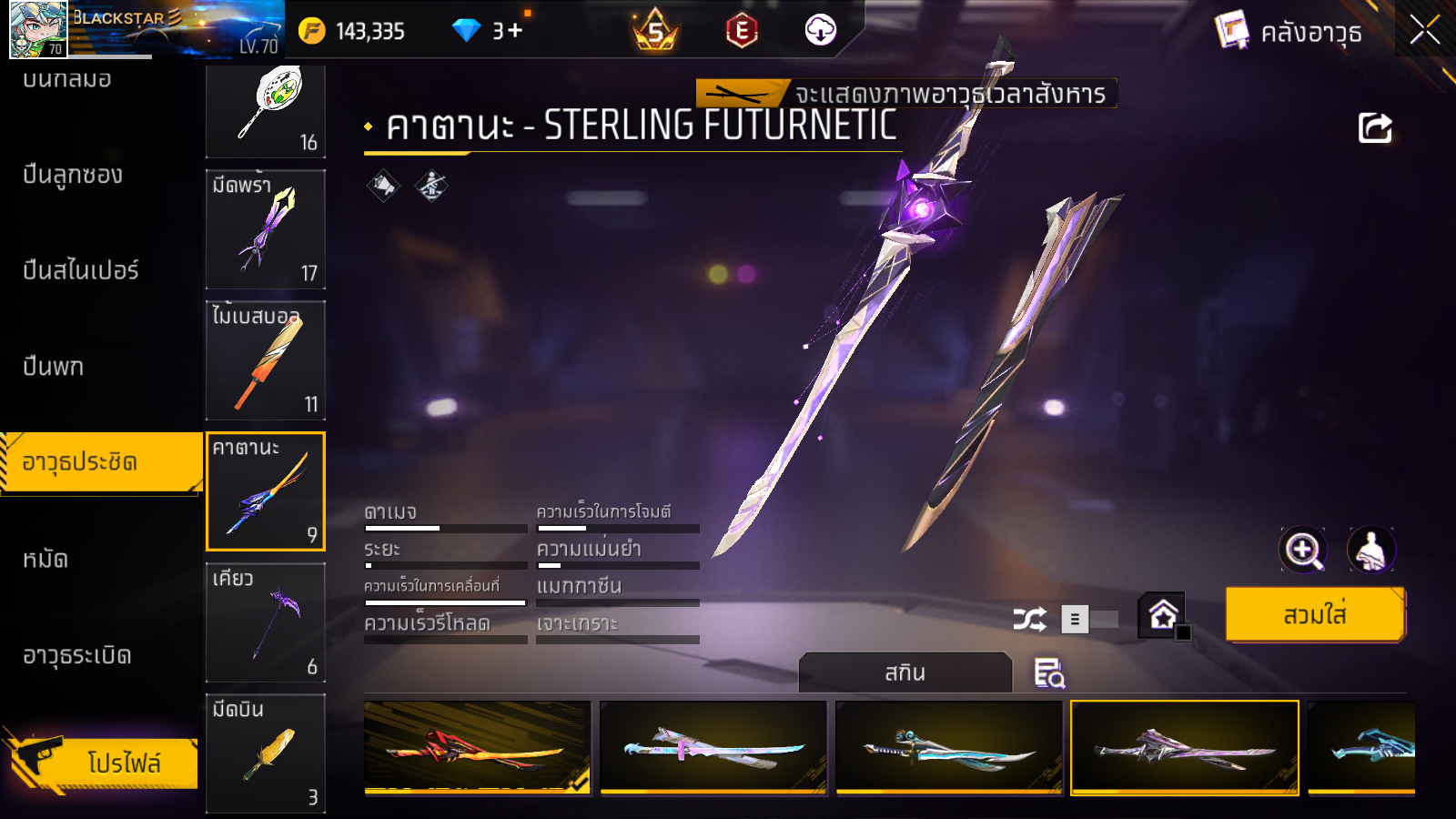Equip the katana with the สวมใส่ button
Viewport: 1456px width, 819px height.
click(1315, 615)
